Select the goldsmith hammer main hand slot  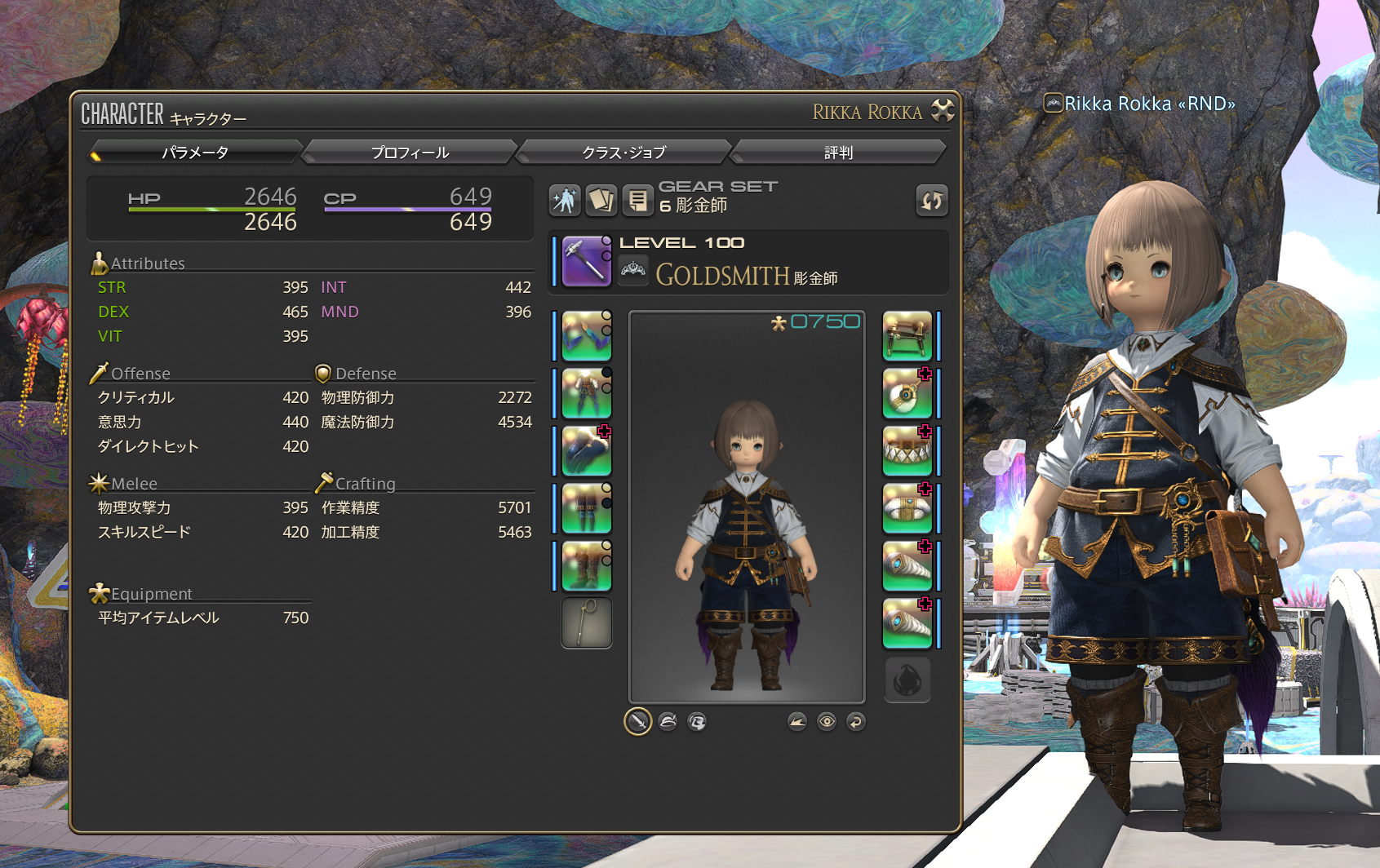point(586,261)
